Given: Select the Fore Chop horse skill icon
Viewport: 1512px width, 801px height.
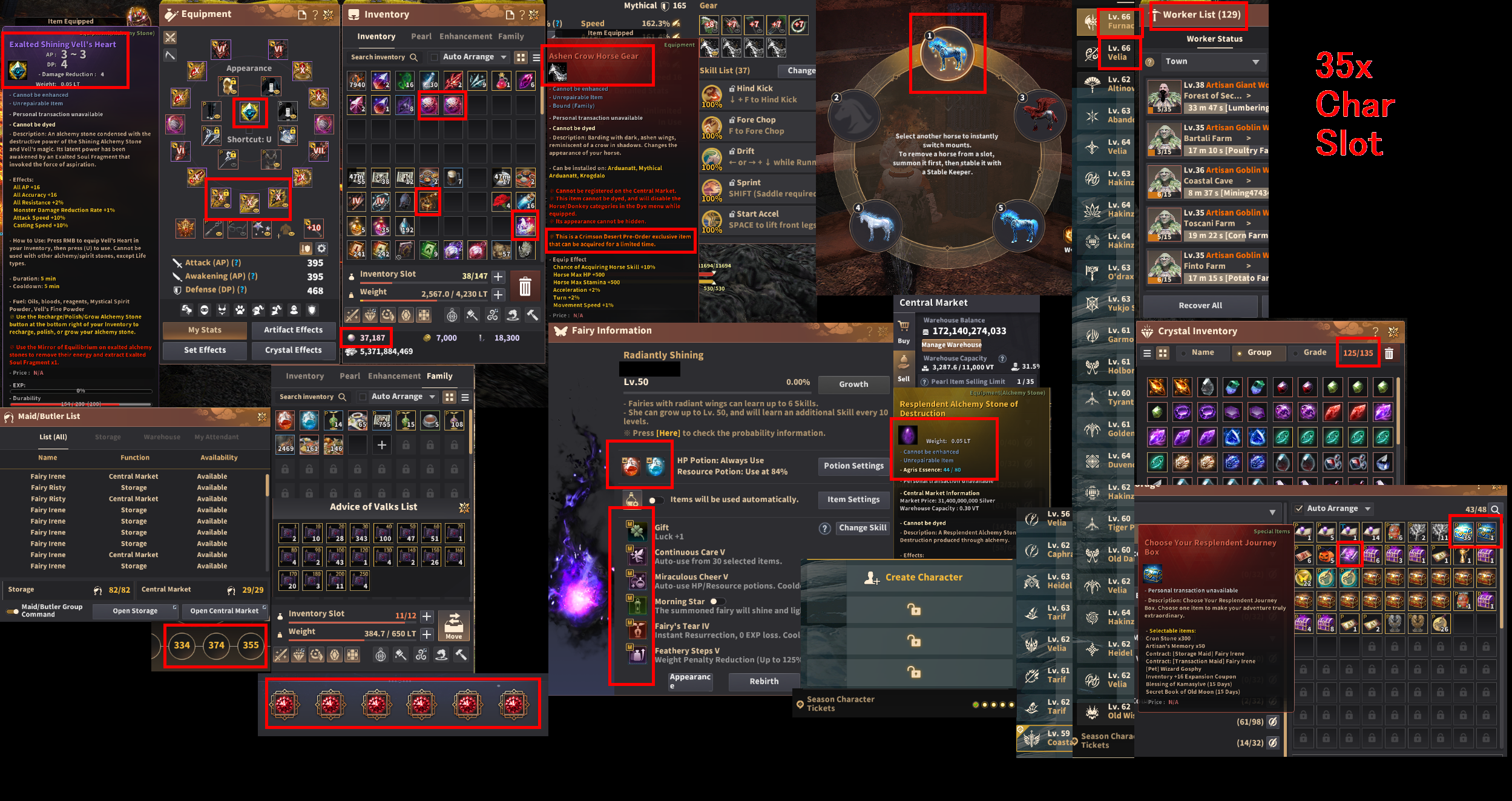Looking at the screenshot, I should (712, 125).
